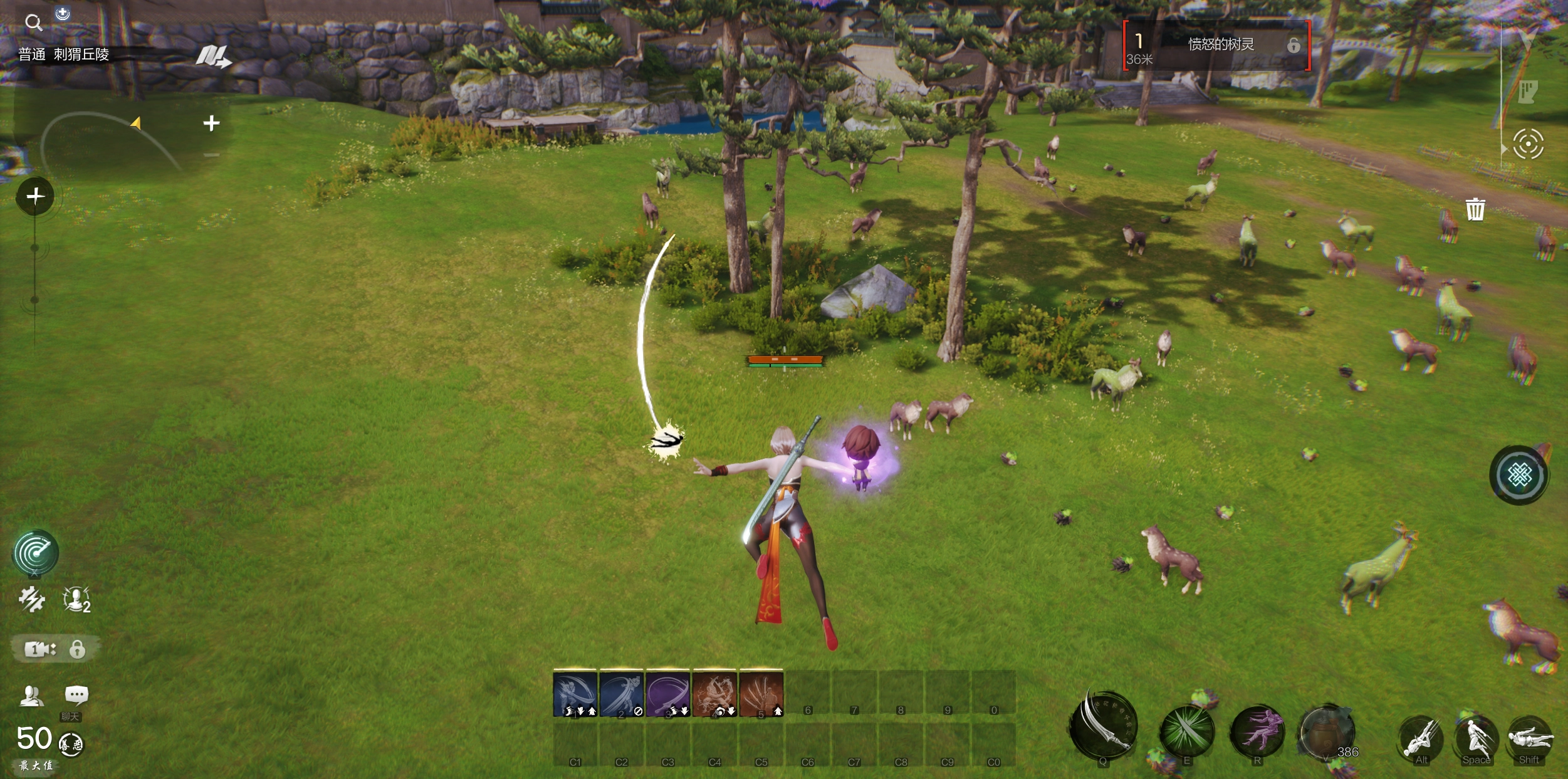Image resolution: width=1568 pixels, height=779 pixels.
Task: Open the world map icon
Action: [212, 56]
